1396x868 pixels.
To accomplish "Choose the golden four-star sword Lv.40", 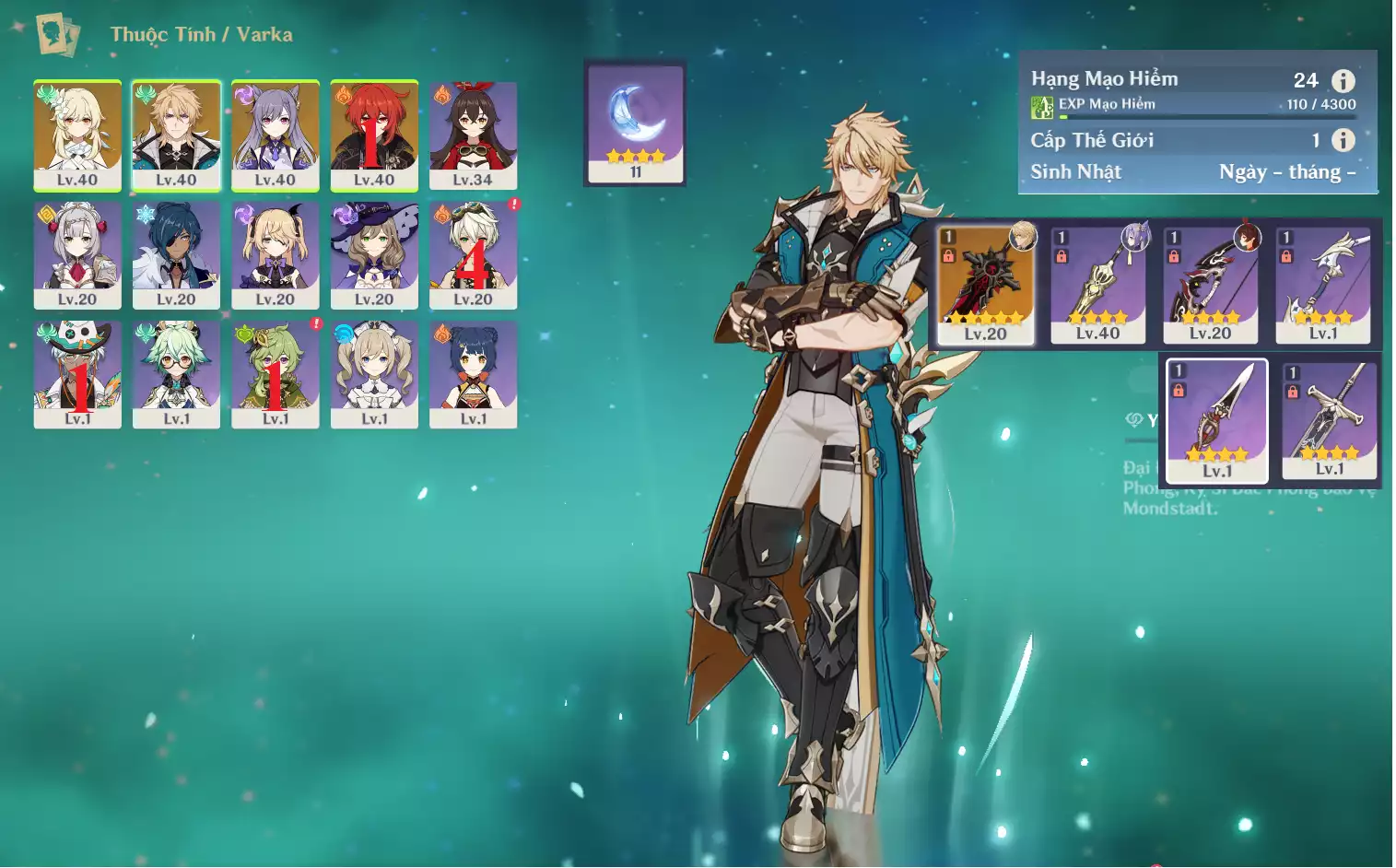I will point(1097,284).
